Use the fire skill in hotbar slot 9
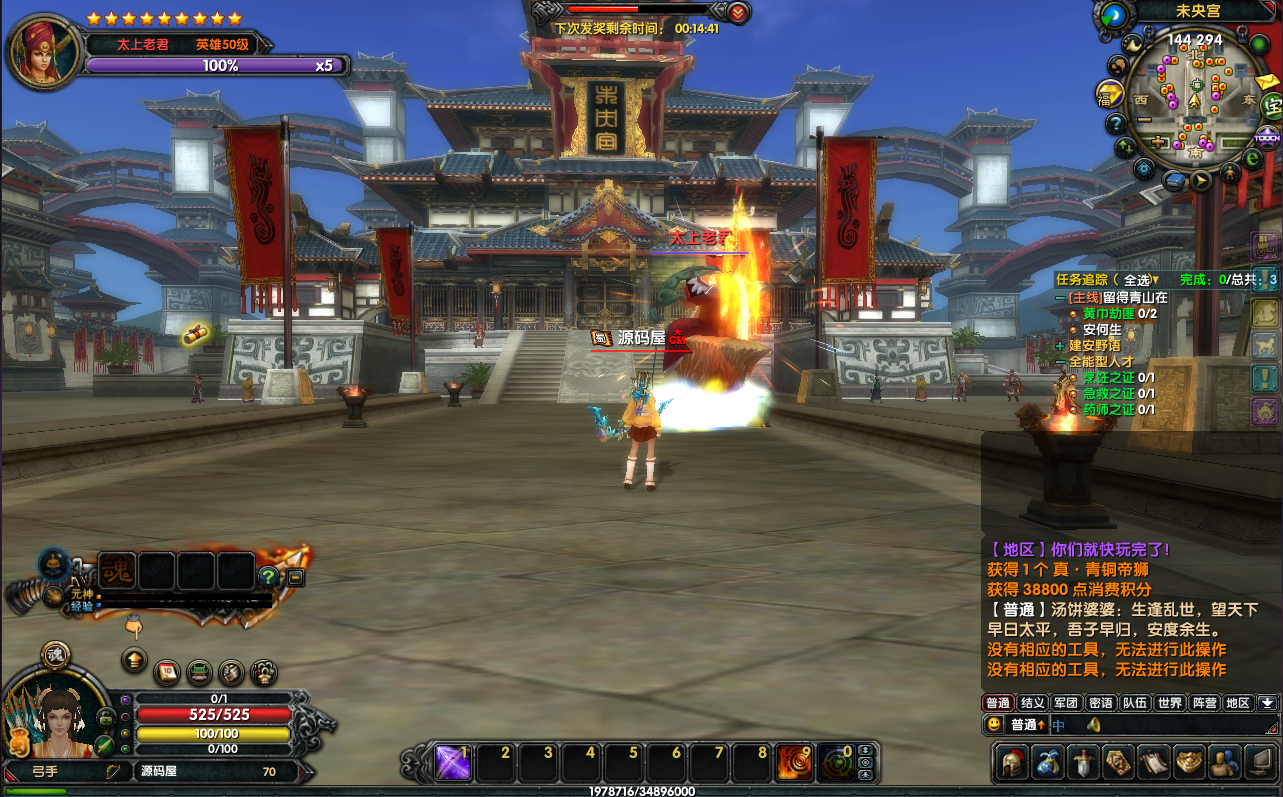The image size is (1283, 797). [794, 763]
